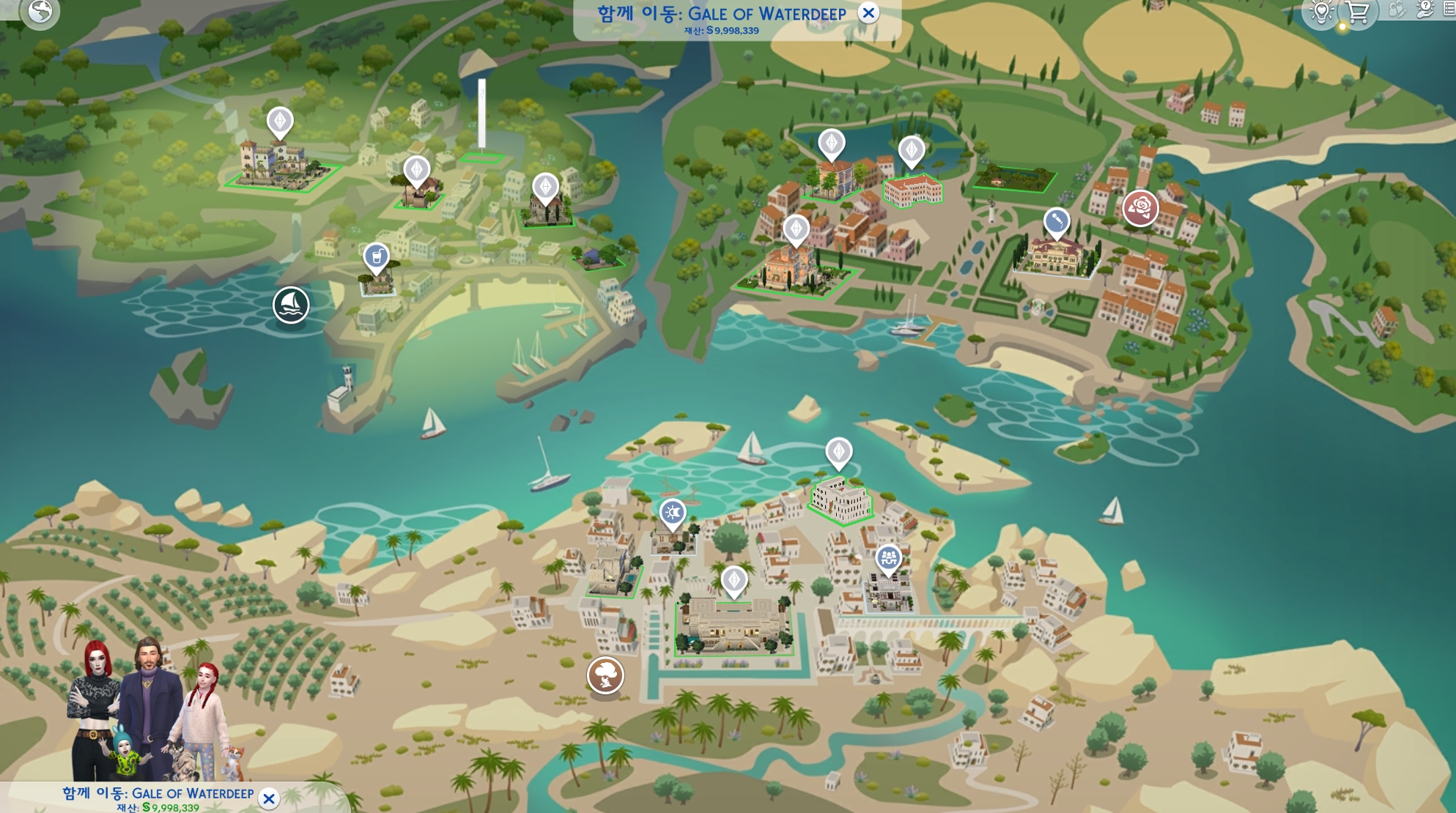Open the world selection globe button
The height and width of the screenshot is (813, 1456).
pos(40,12)
